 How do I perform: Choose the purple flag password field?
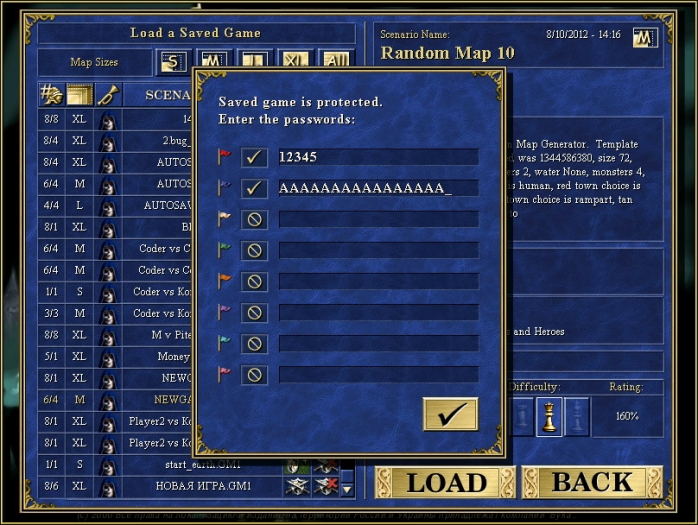coord(377,313)
